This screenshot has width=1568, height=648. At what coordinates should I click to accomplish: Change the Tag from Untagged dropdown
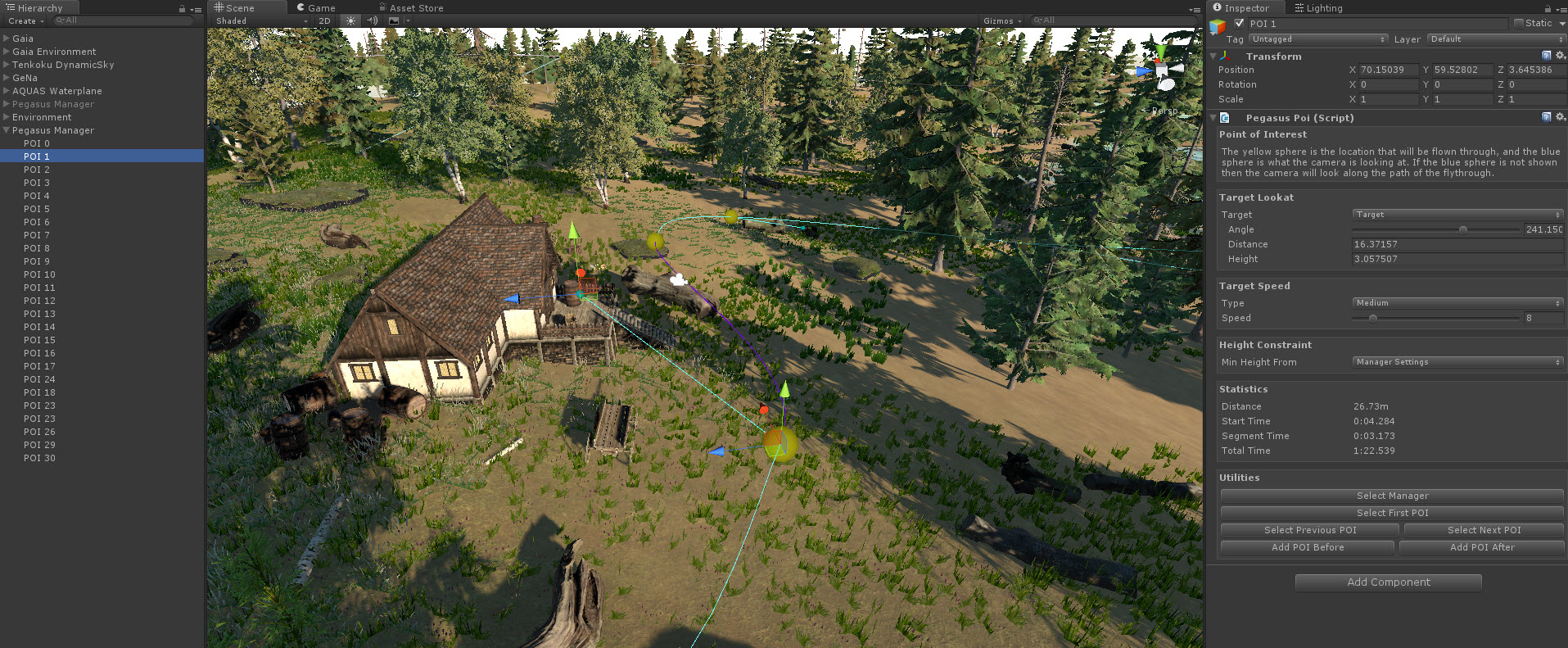1317,39
